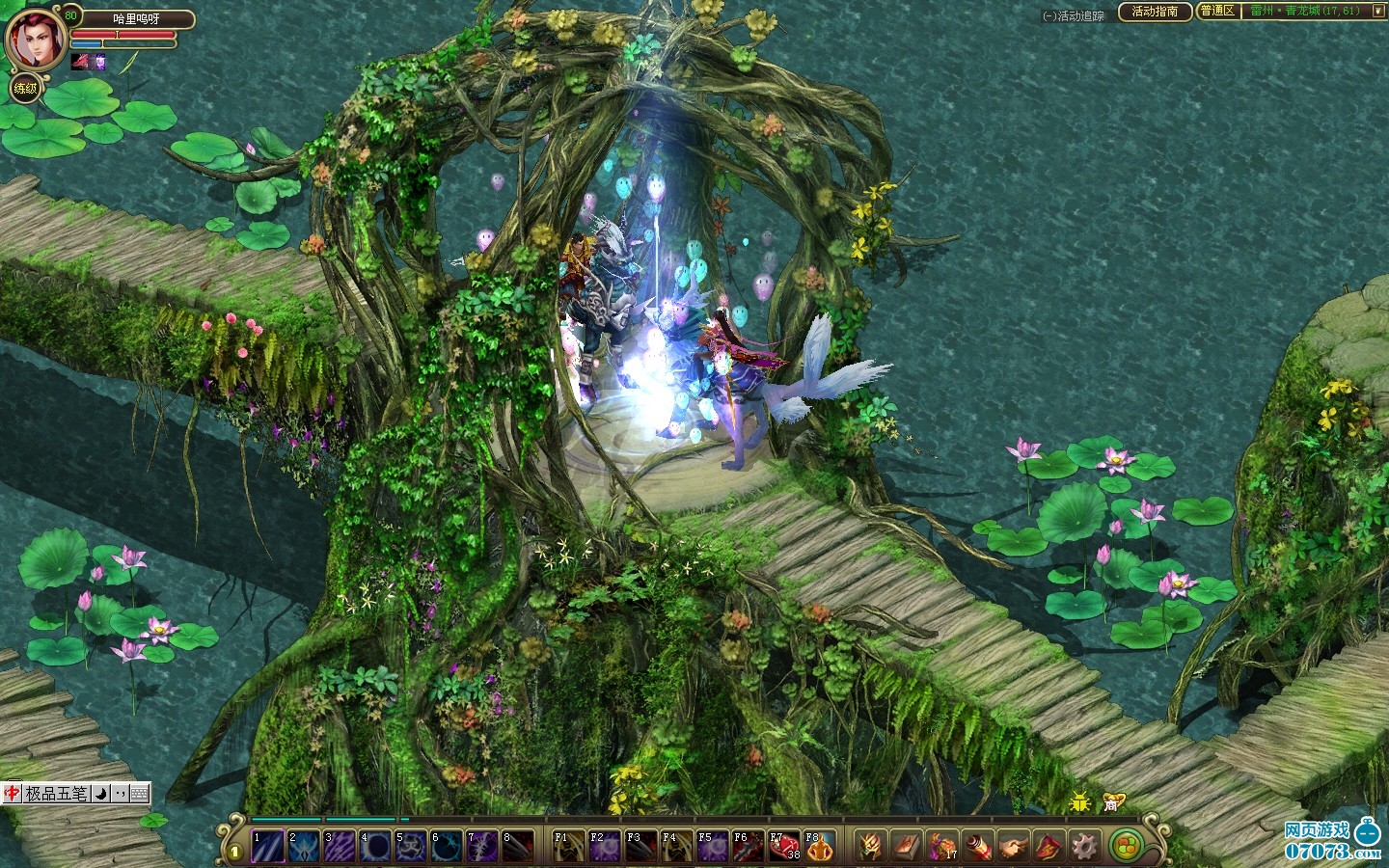Collapse the 活动追踪 activity tracker
Screen dimensions: 1389x868
click(x=1049, y=16)
